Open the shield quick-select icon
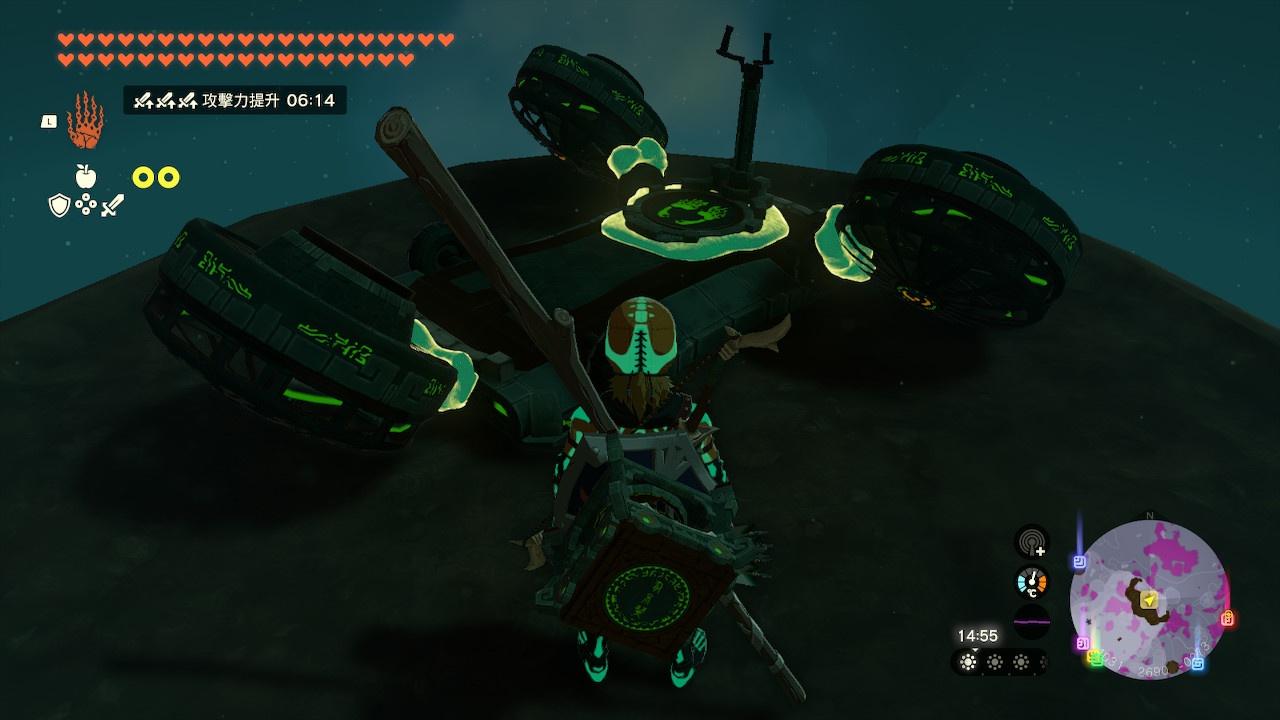Screen dimensions: 1280x720 coord(59,205)
